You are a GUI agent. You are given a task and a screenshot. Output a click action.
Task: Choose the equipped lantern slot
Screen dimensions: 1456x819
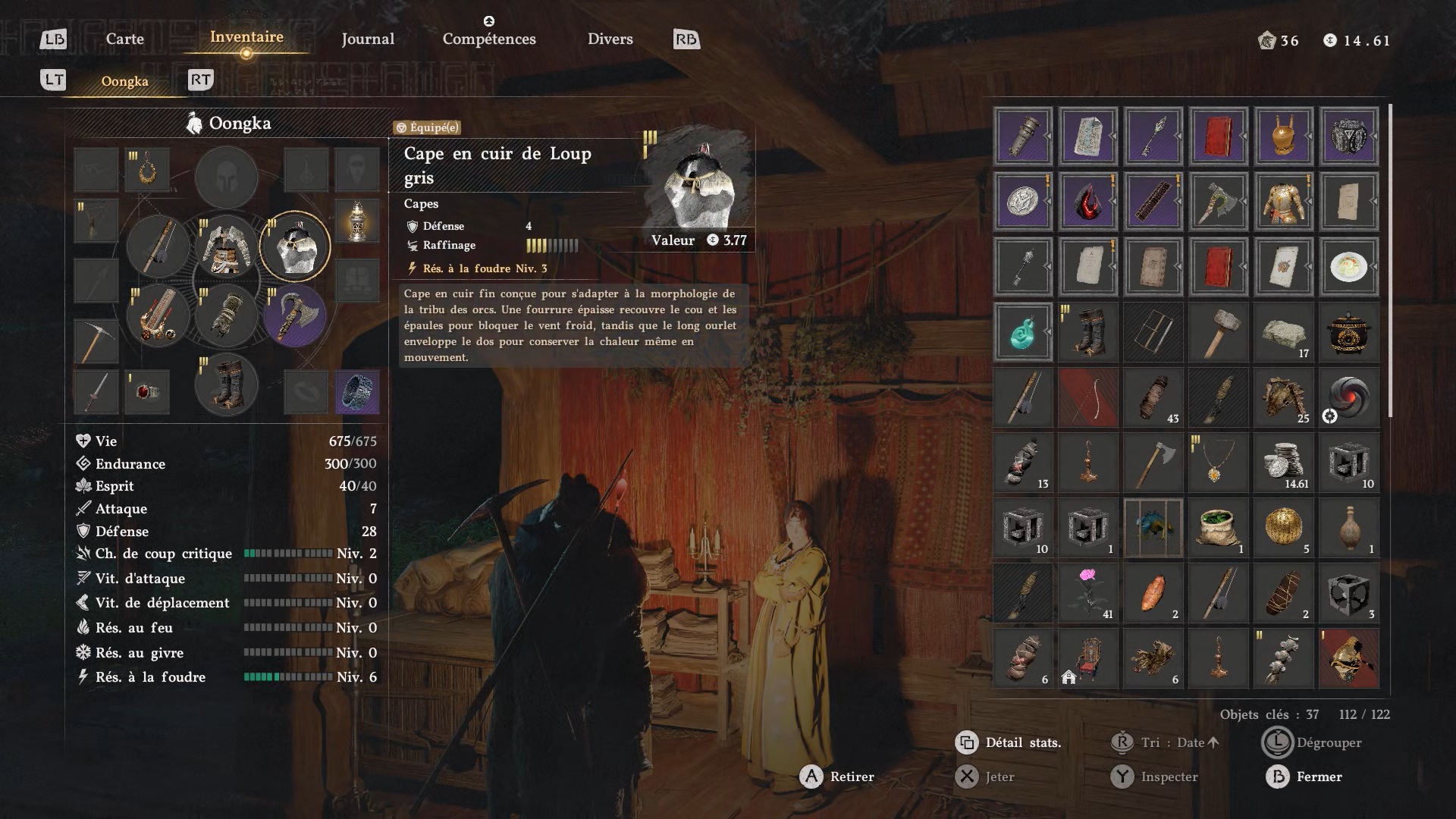357,221
